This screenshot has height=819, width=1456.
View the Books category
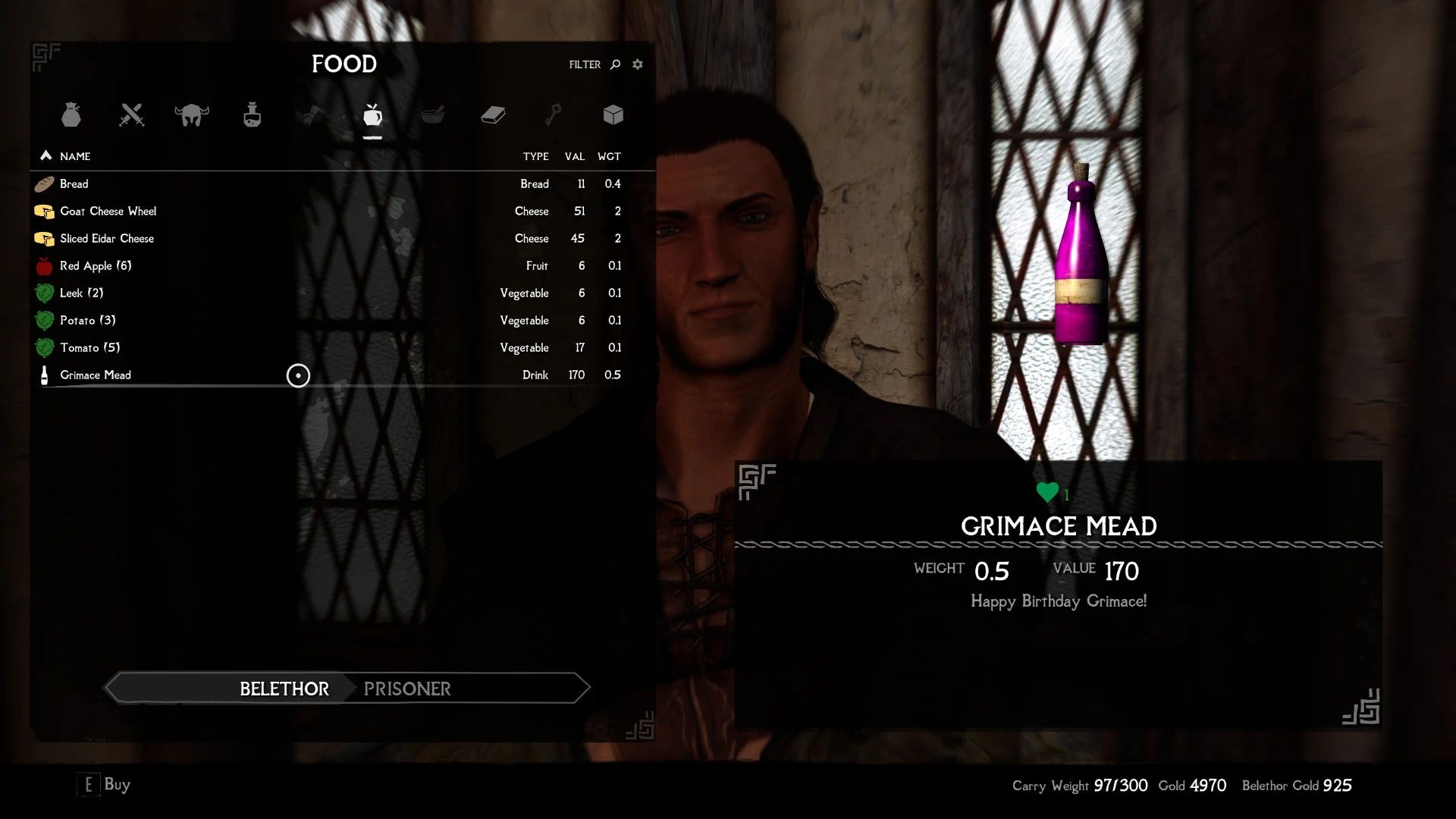pyautogui.click(x=492, y=115)
